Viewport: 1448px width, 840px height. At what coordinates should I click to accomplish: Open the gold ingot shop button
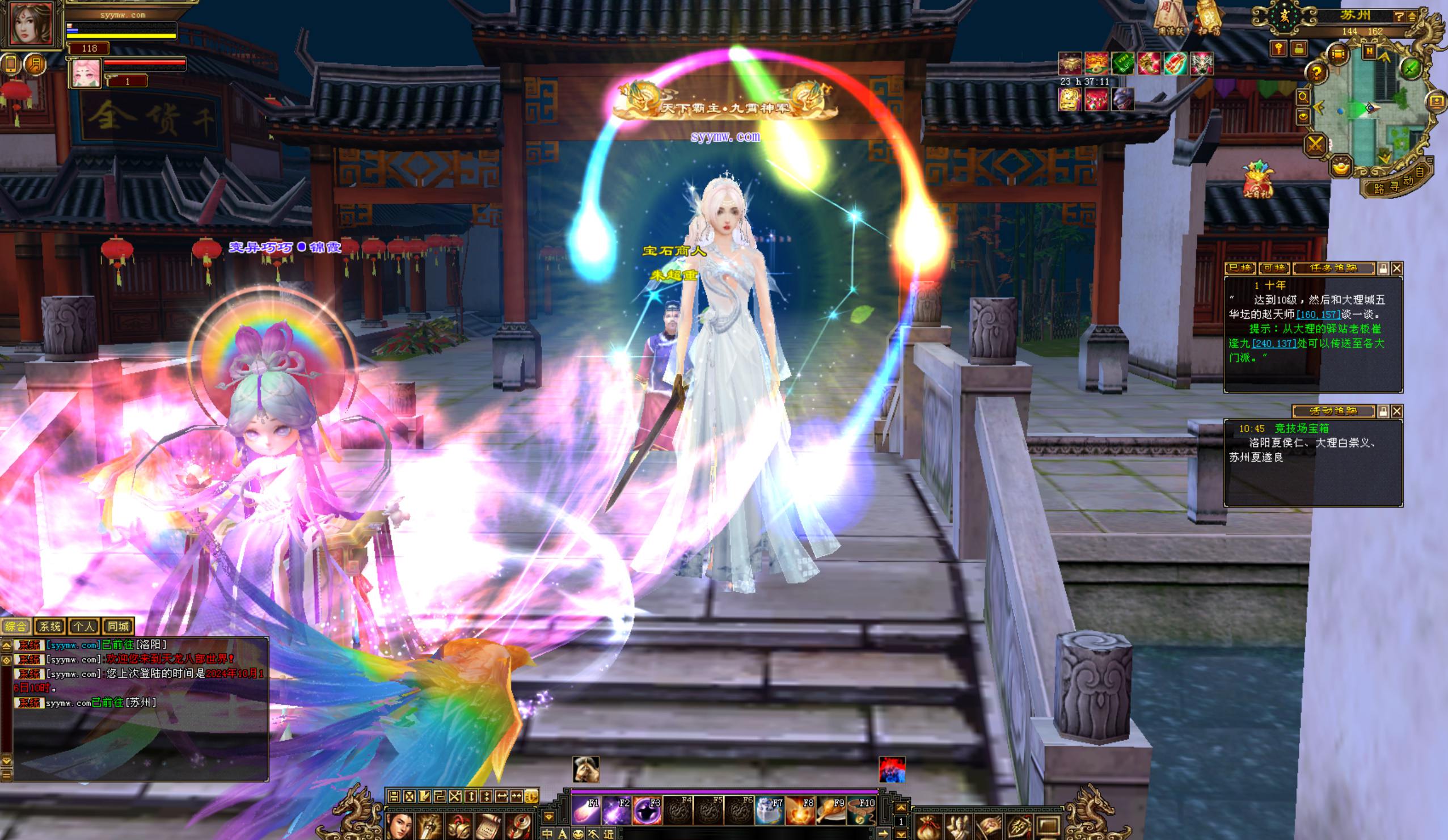pyautogui.click(x=1342, y=167)
